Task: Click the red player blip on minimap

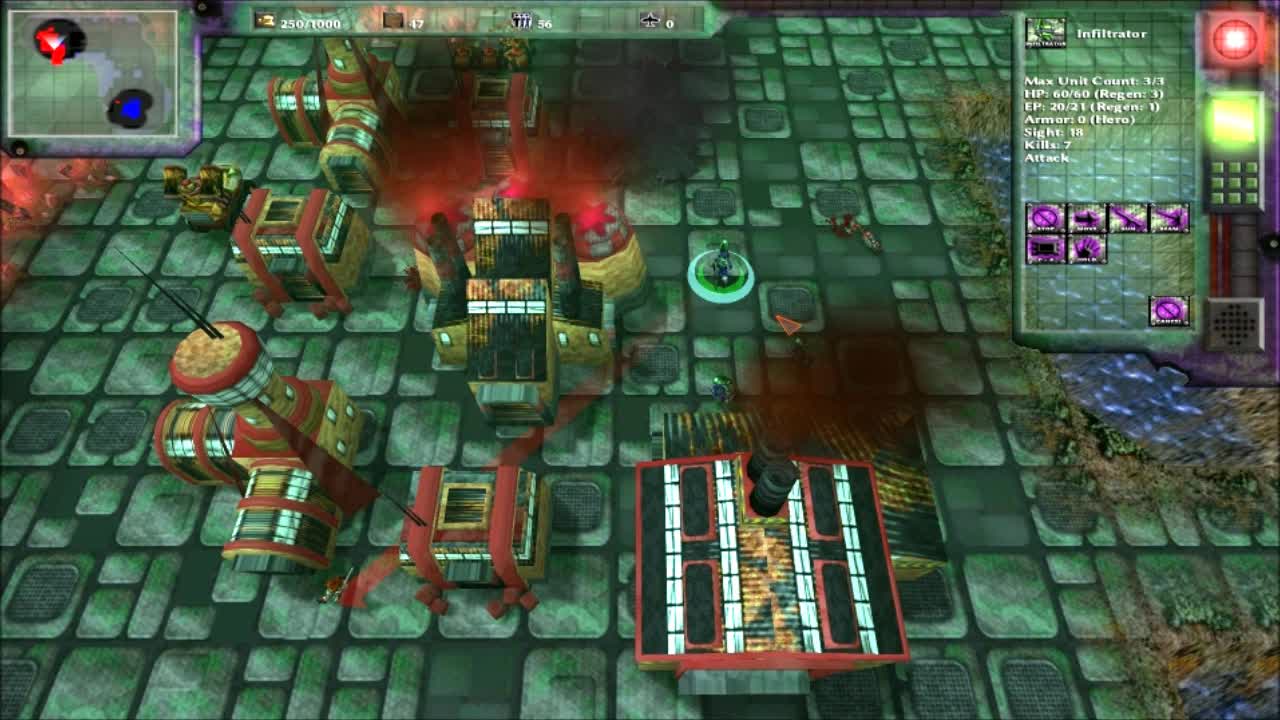Action: [54, 42]
